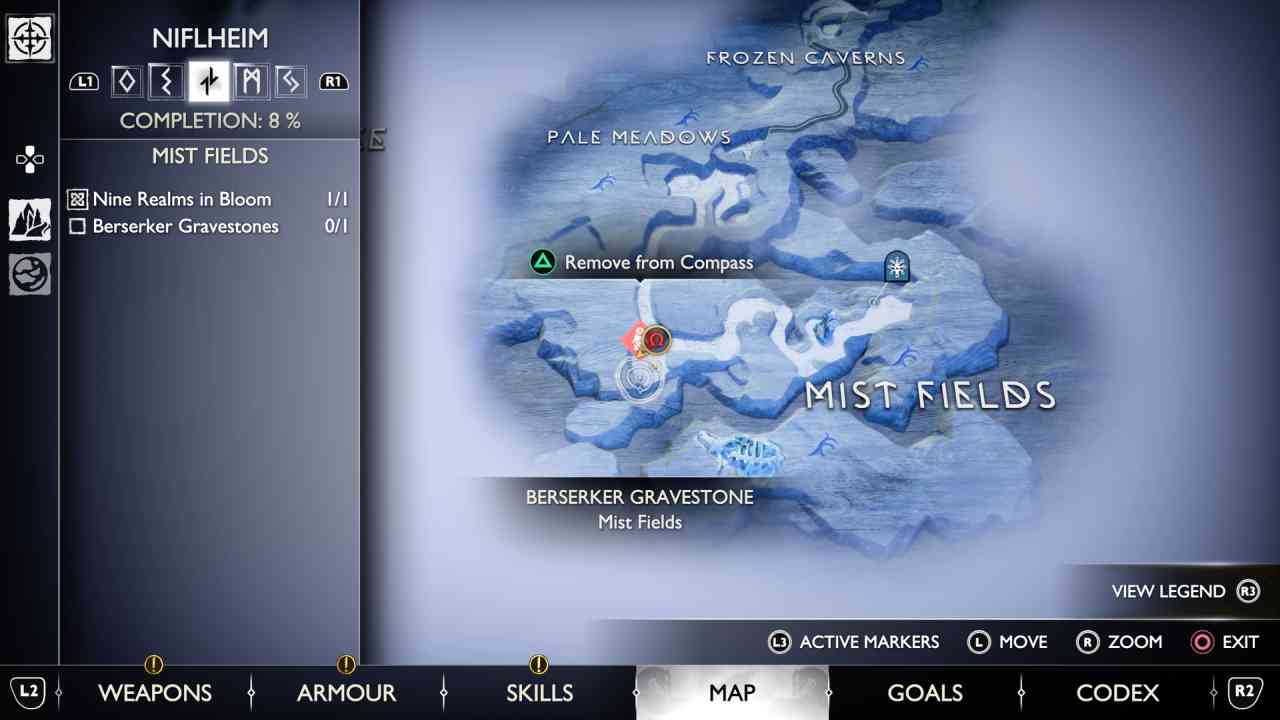The height and width of the screenshot is (720, 1280).
Task: Click the d-pad icon on the sidebar
Action: click(29, 158)
